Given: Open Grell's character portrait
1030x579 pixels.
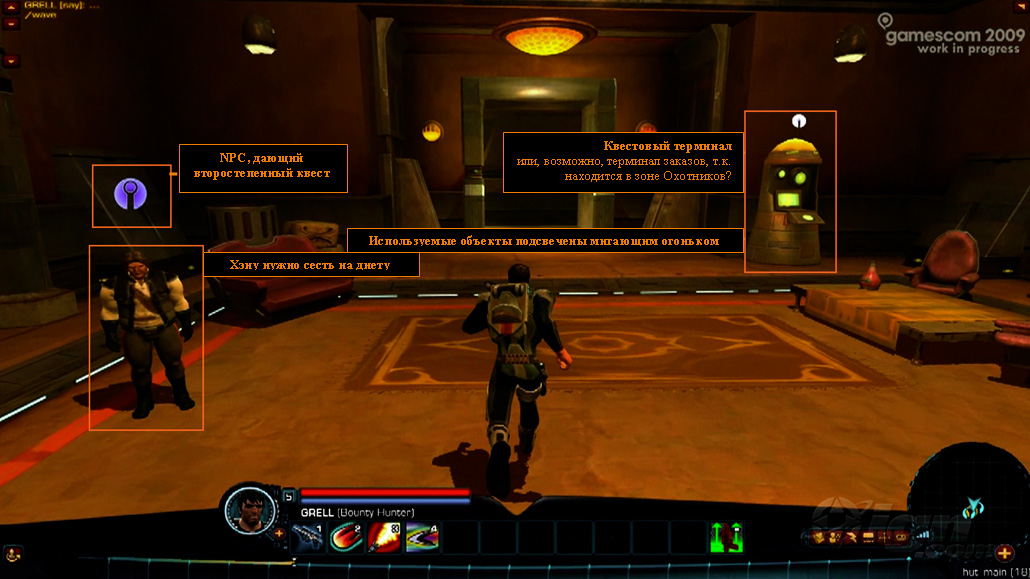Looking at the screenshot, I should coord(246,509).
